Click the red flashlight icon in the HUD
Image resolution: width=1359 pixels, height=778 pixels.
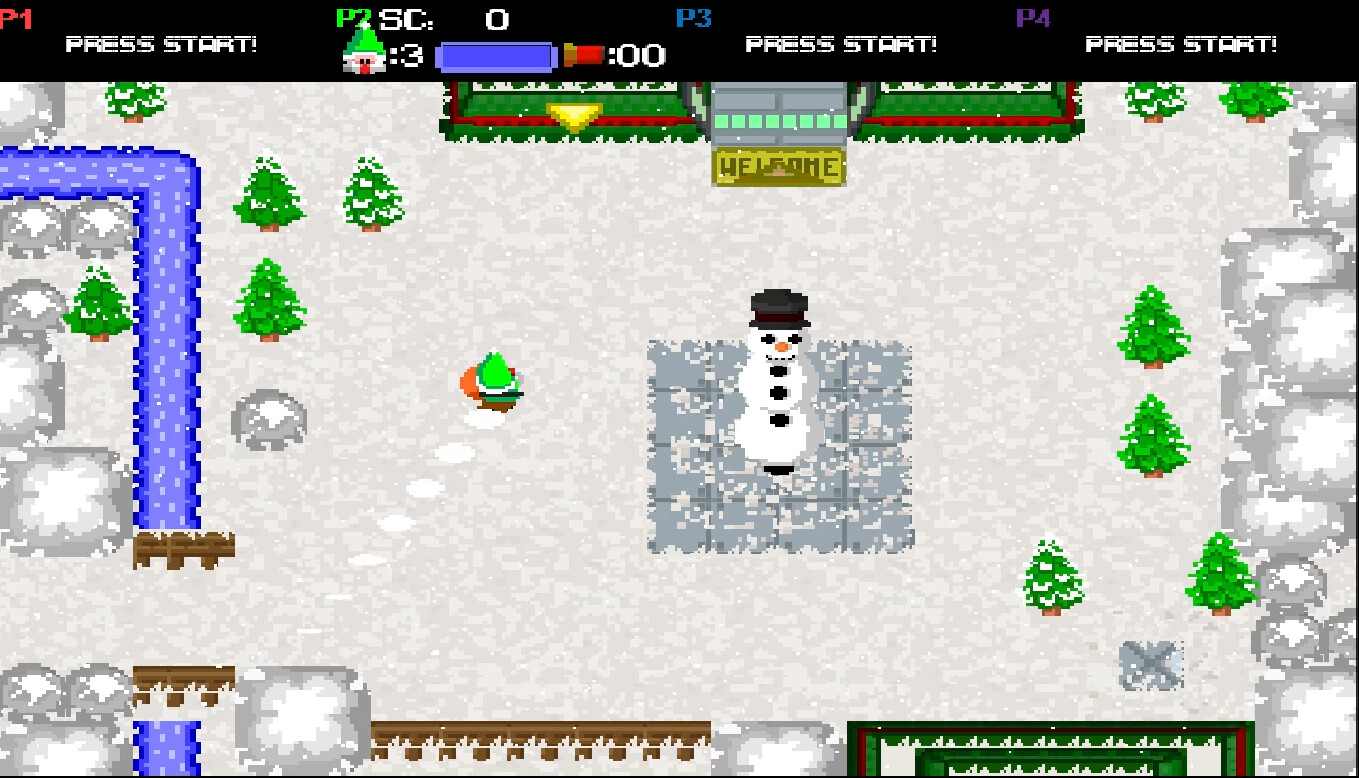pyautogui.click(x=582, y=53)
